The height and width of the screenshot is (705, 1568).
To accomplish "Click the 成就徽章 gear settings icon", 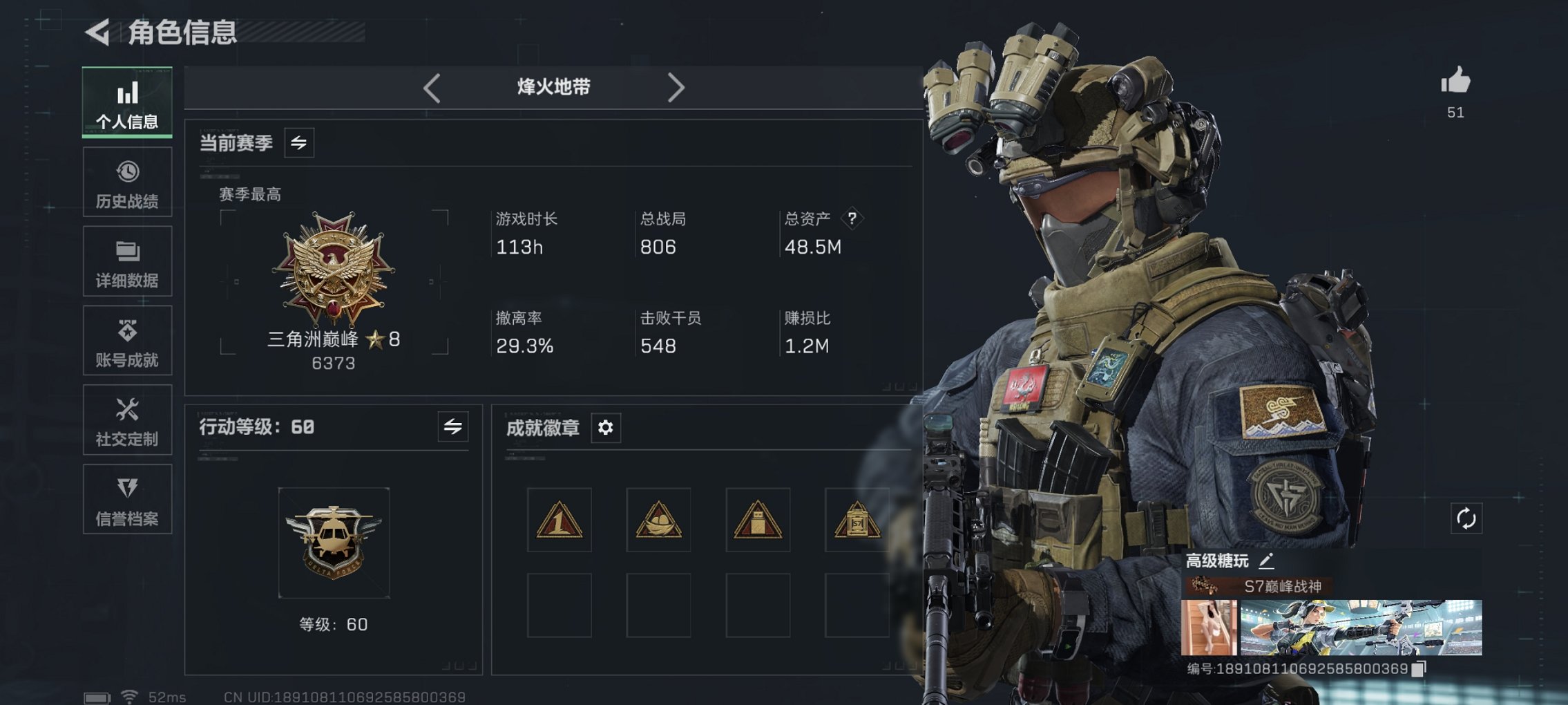I will pyautogui.click(x=606, y=429).
